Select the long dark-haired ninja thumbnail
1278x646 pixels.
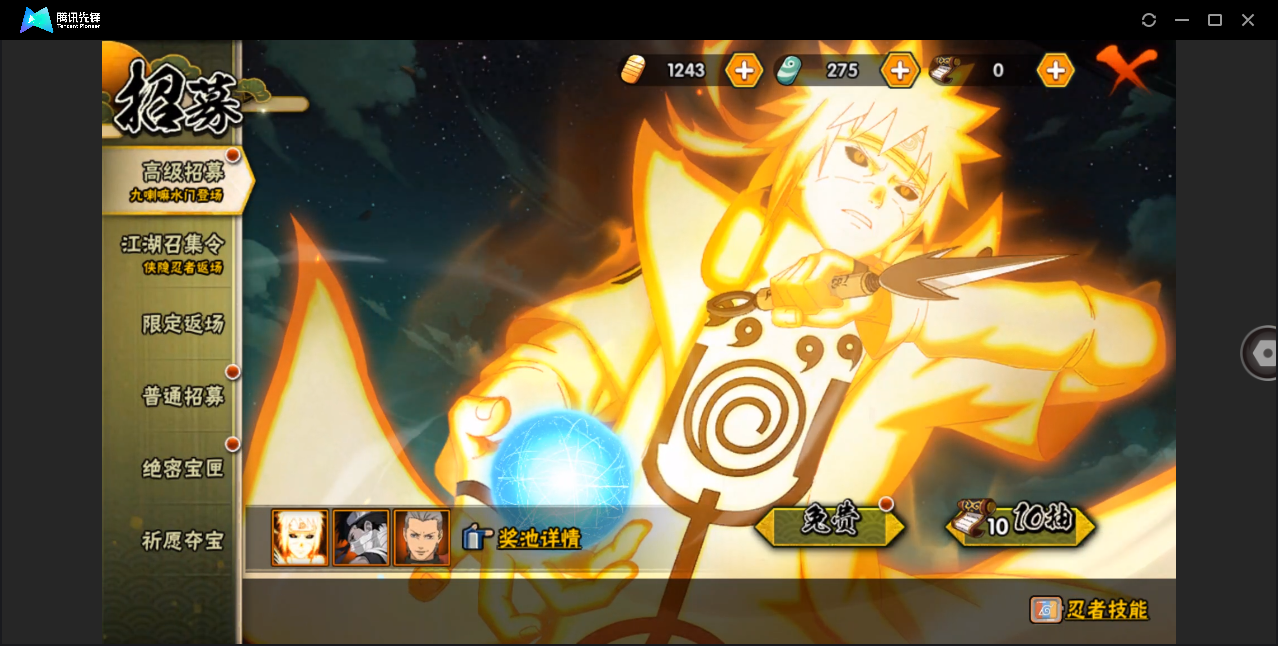click(x=421, y=538)
